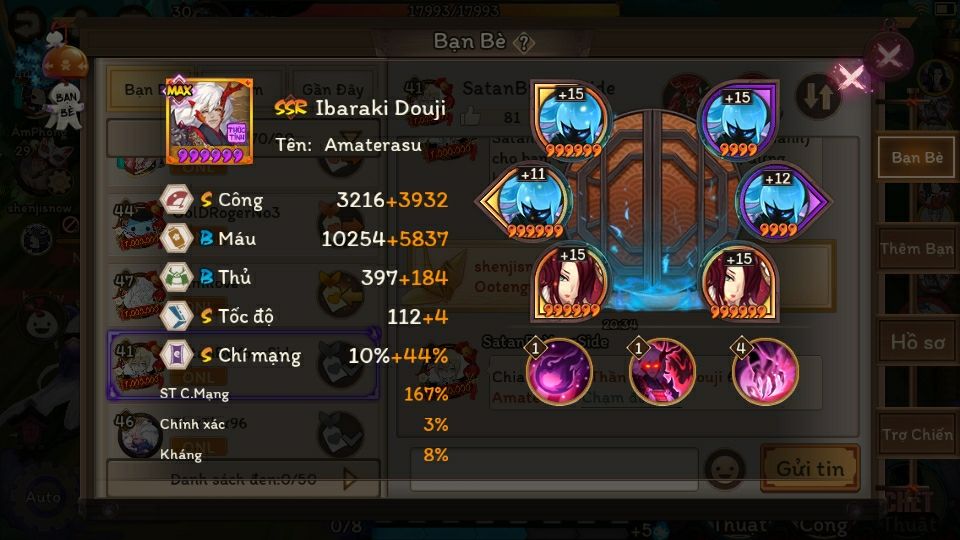The height and width of the screenshot is (540, 960).
Task: Check the level 4 pink claw skill
Action: pyautogui.click(x=765, y=371)
